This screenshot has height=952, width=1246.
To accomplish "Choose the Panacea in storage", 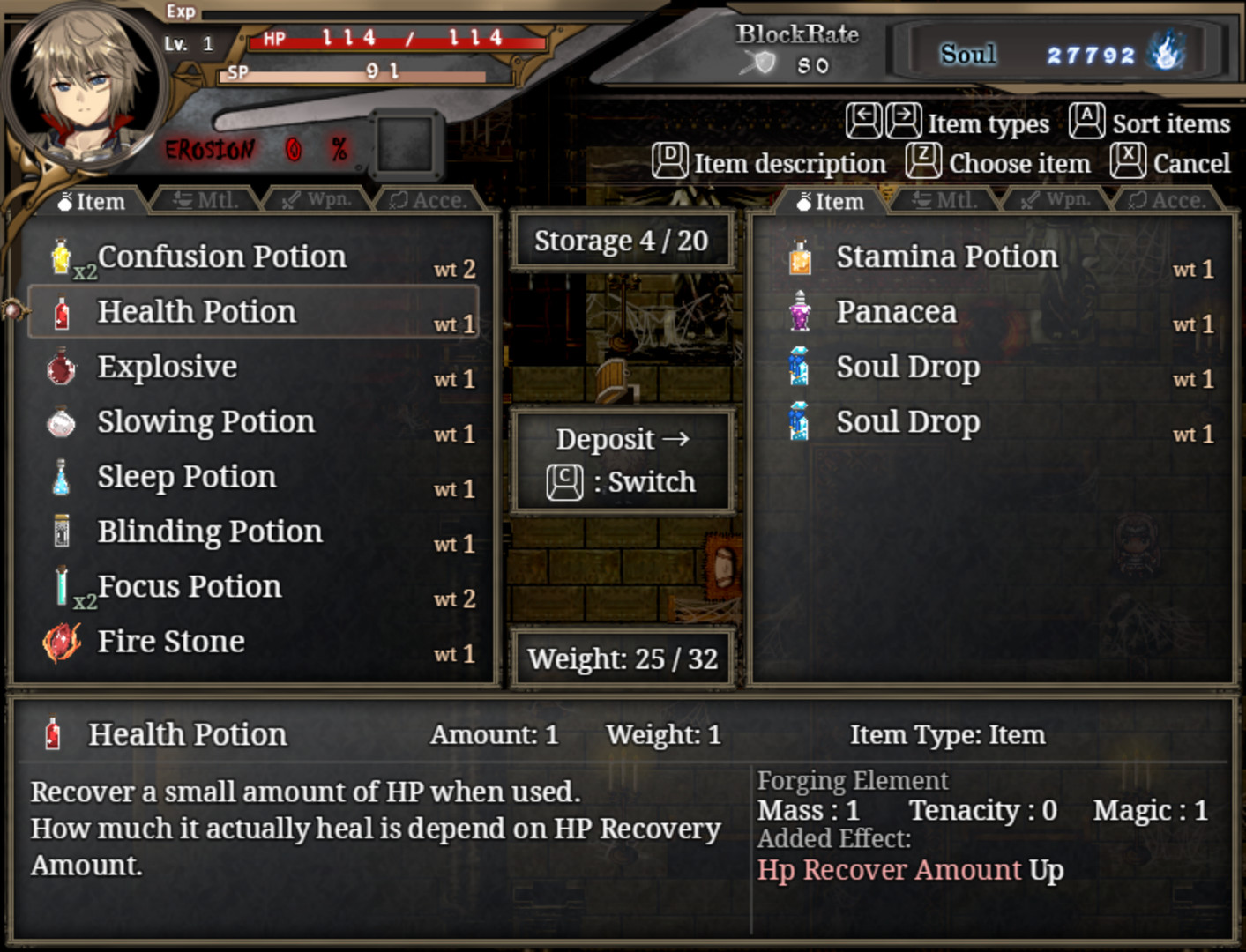I will [x=896, y=312].
